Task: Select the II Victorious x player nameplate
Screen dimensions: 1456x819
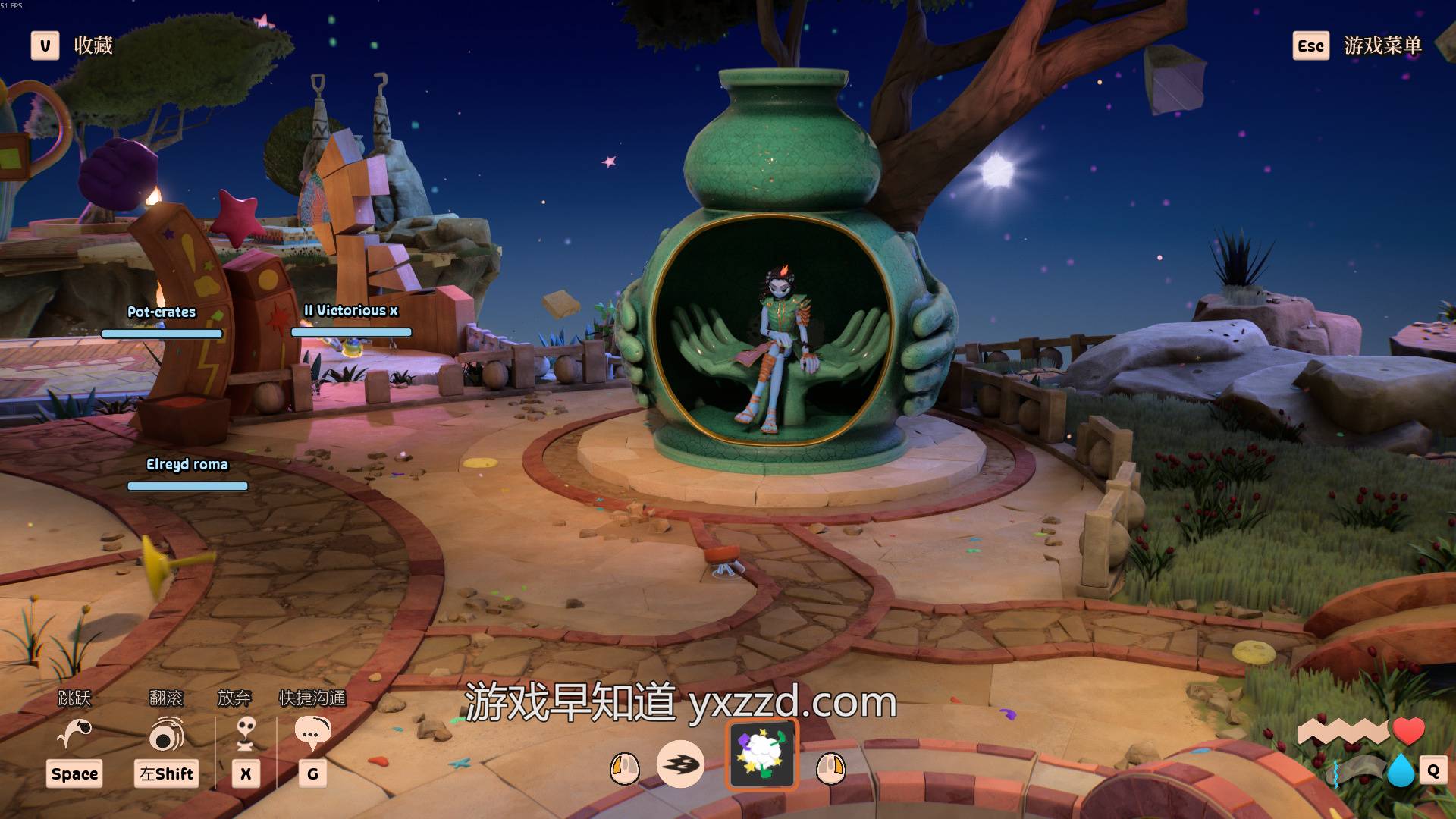Action: [350, 311]
